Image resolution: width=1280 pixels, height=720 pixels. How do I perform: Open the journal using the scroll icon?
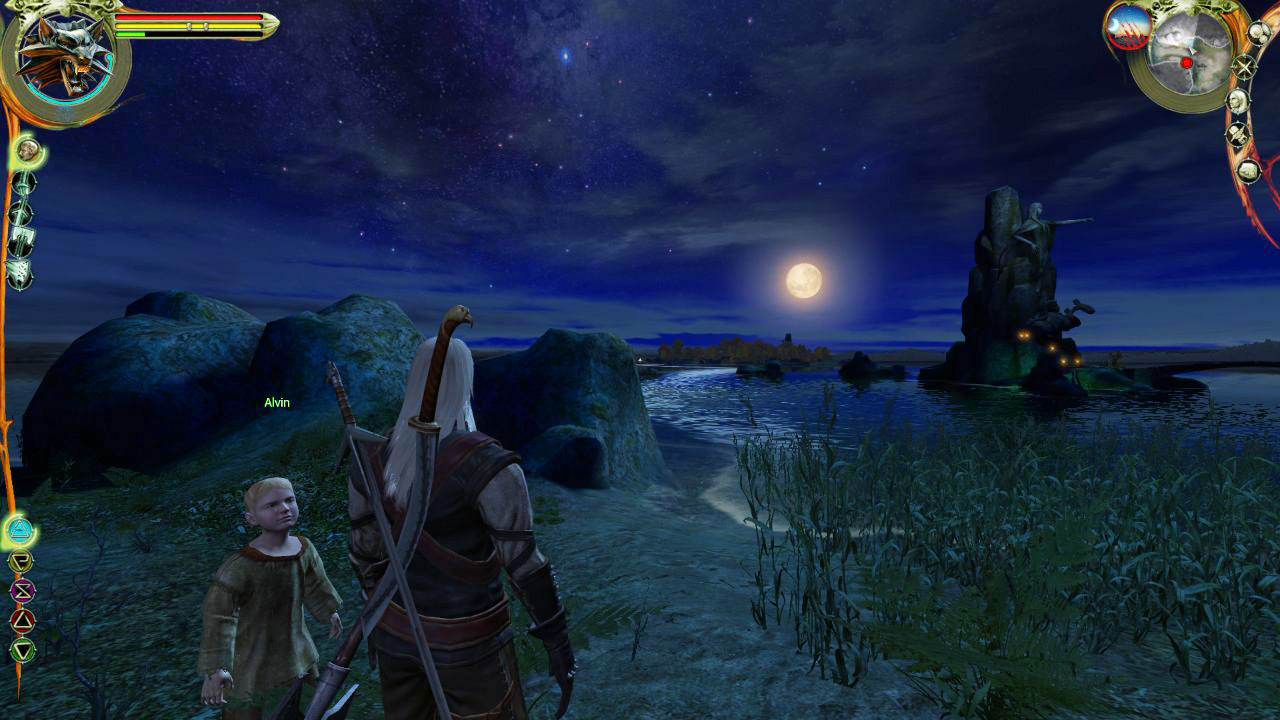(x=22, y=240)
